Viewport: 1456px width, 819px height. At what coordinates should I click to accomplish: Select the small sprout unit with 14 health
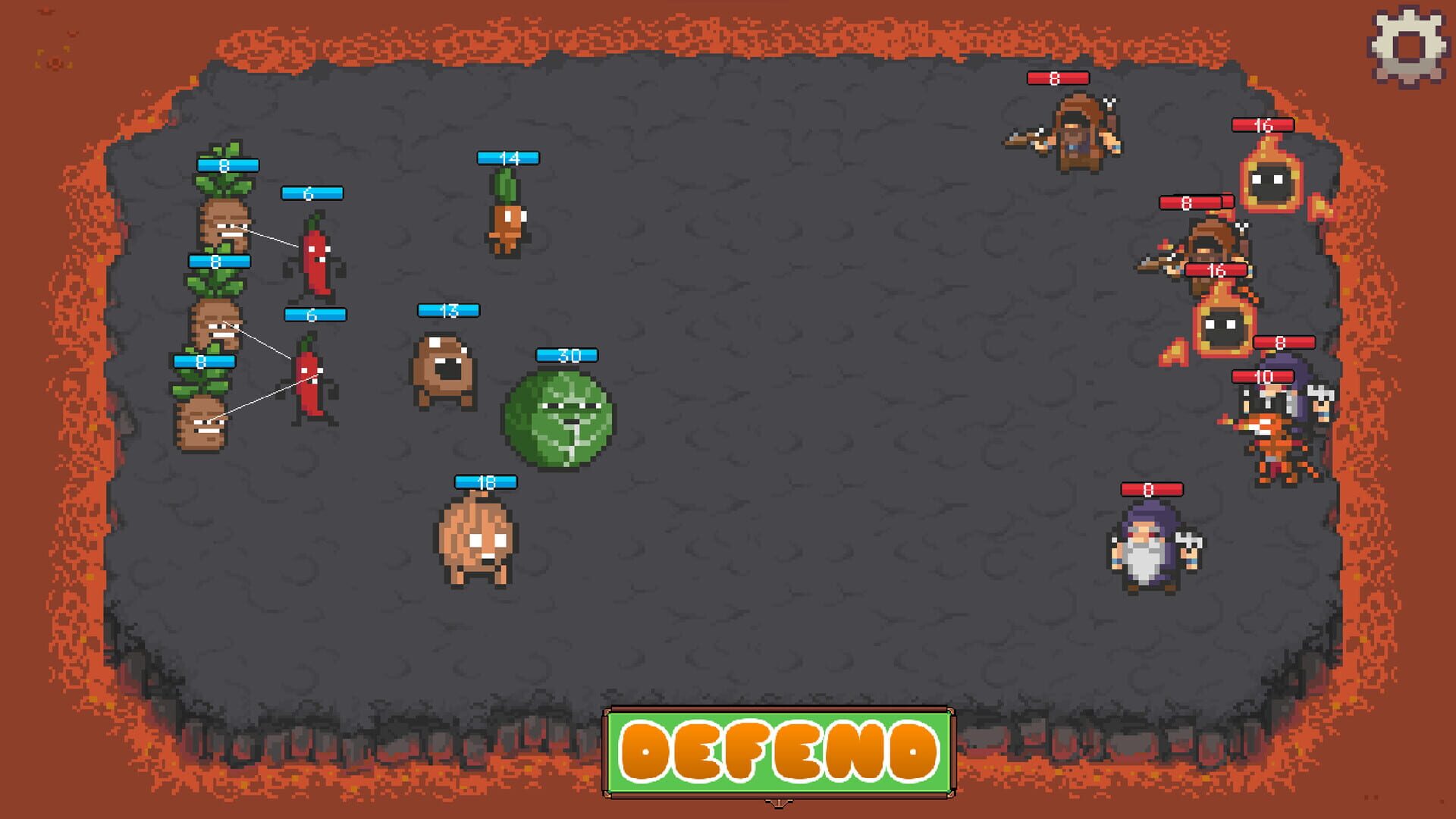tap(507, 216)
